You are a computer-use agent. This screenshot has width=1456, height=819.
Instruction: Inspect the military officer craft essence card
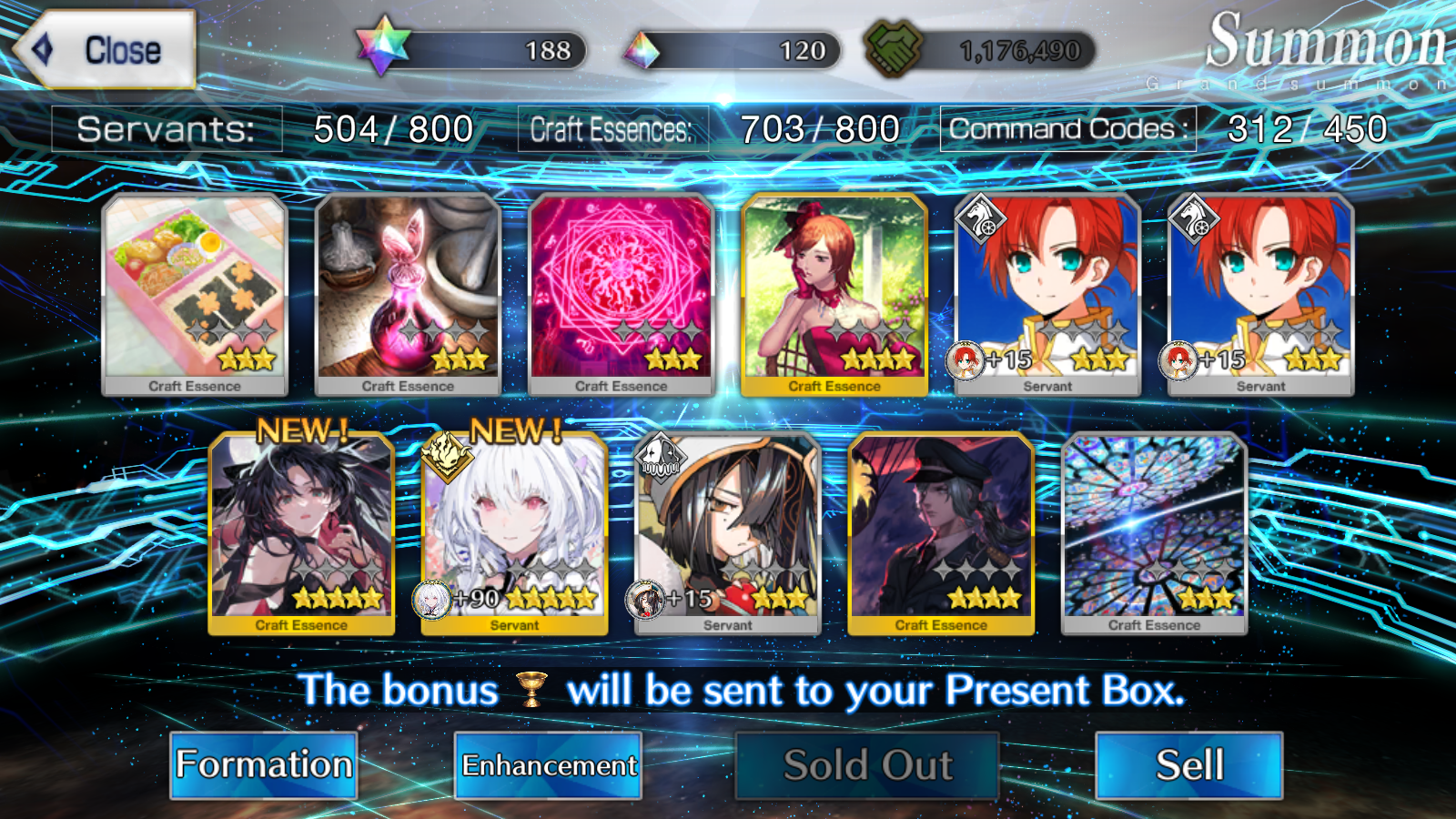pos(941,532)
